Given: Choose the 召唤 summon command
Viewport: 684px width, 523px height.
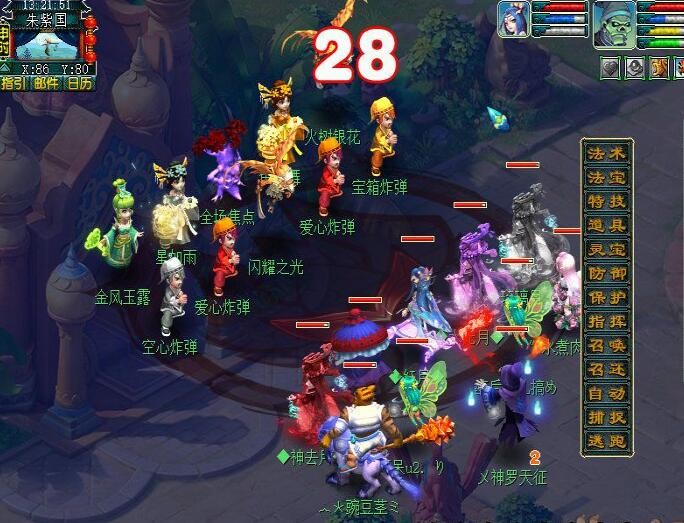Looking at the screenshot, I should click(607, 346).
